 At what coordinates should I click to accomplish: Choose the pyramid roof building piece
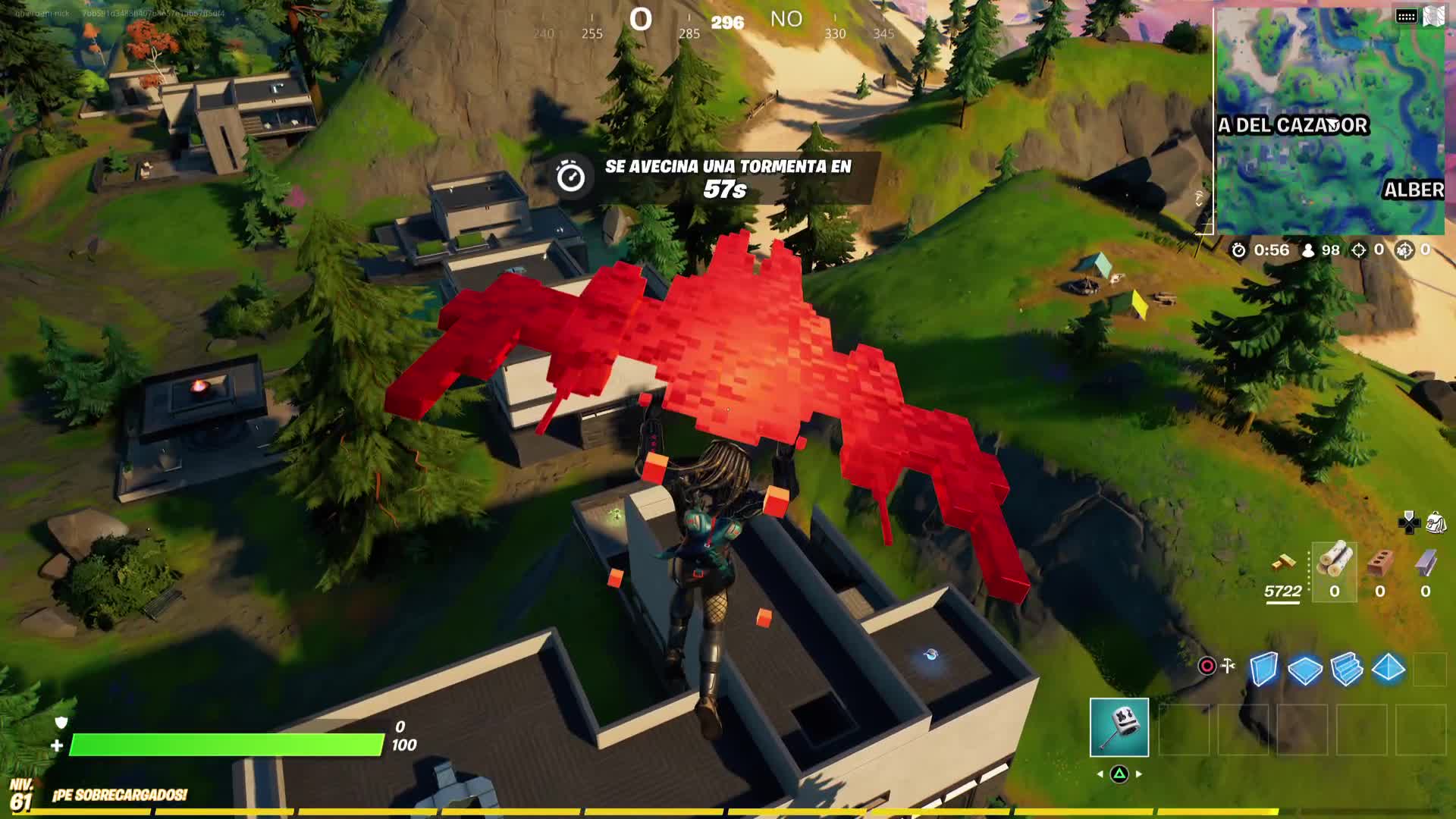[1389, 669]
